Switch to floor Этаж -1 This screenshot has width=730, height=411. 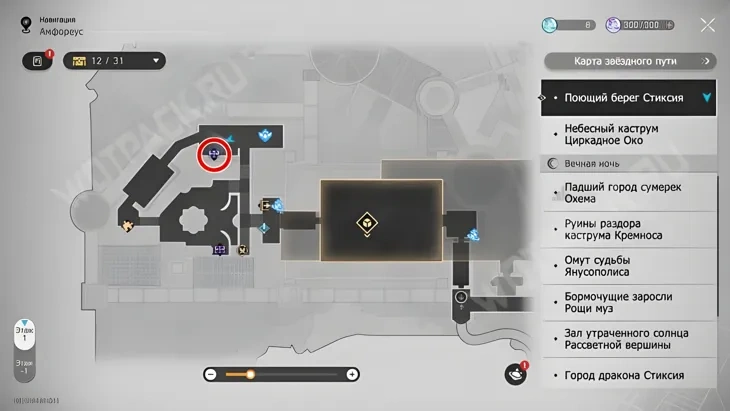pos(24,369)
